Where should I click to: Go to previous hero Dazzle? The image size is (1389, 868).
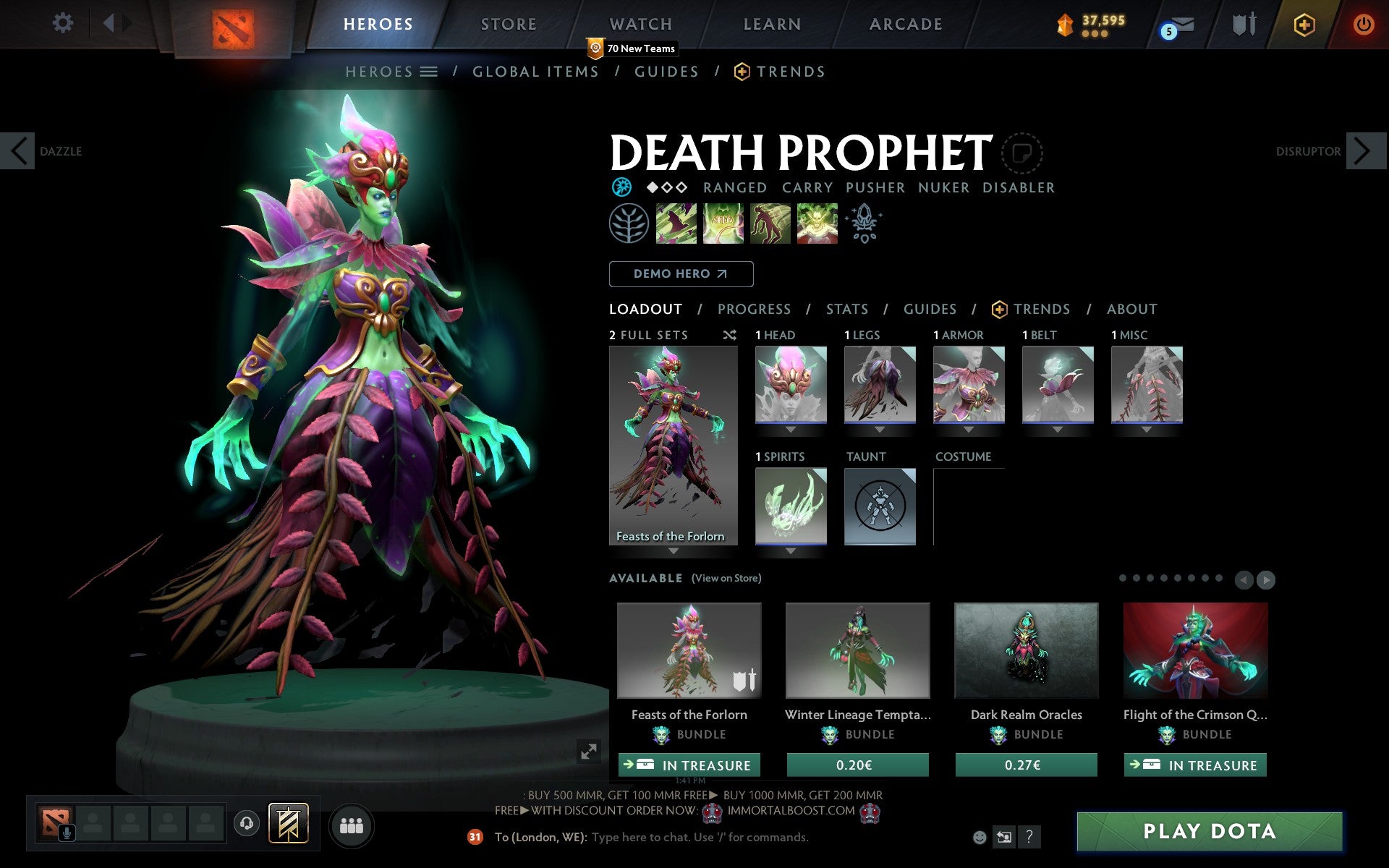coord(18,151)
